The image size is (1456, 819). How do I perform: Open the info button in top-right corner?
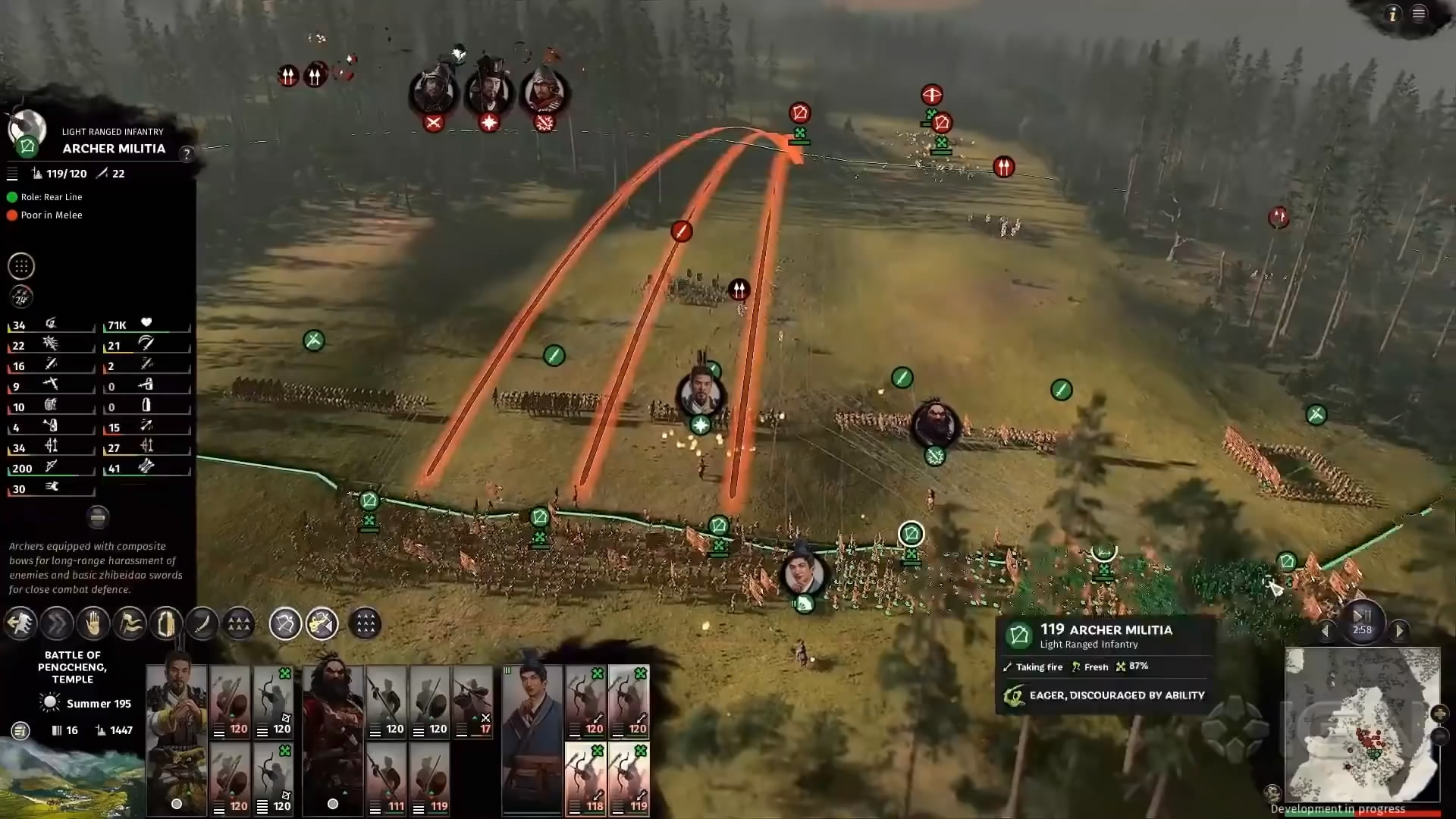coord(1392,14)
